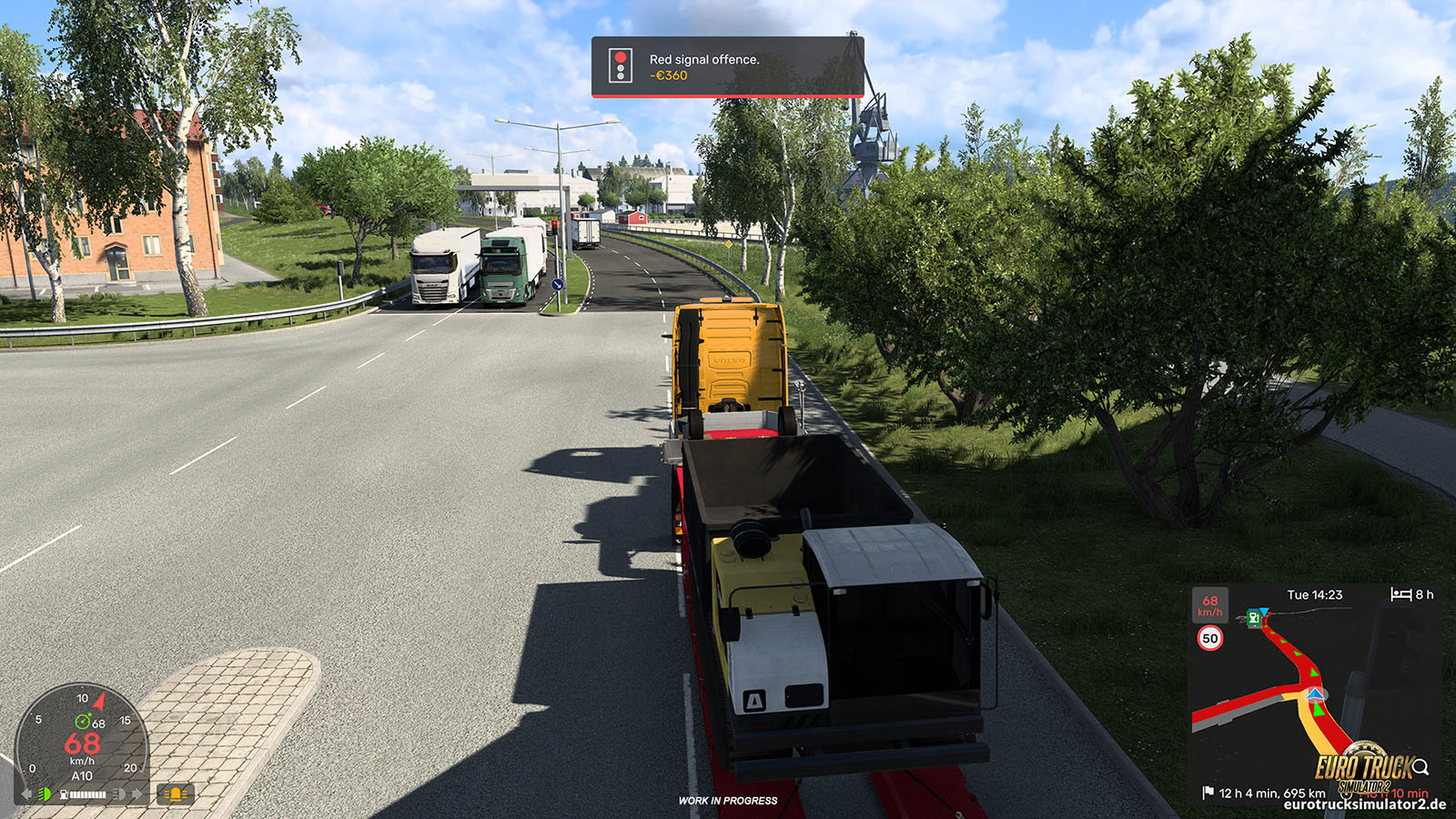Toggle the orange beacon light indicator
Image resolution: width=1456 pixels, height=819 pixels.
[175, 794]
